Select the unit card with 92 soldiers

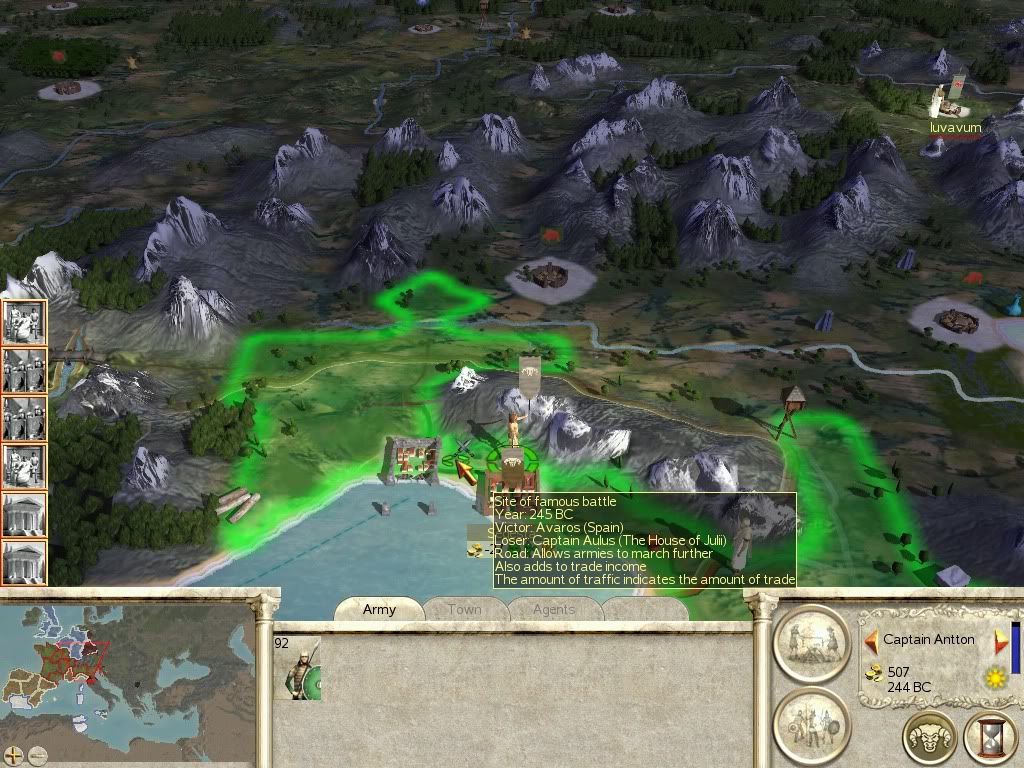[x=298, y=669]
